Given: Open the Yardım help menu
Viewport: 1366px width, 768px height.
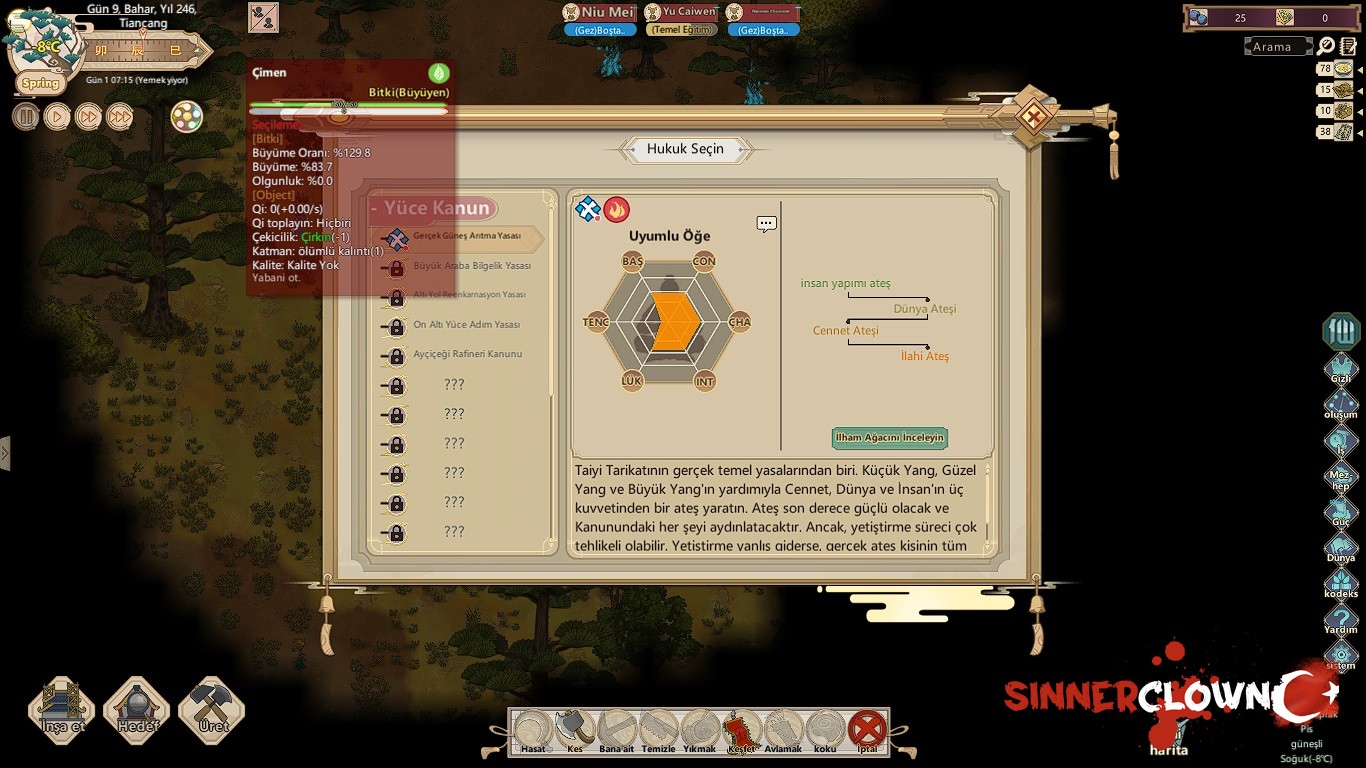Looking at the screenshot, I should (x=1341, y=620).
